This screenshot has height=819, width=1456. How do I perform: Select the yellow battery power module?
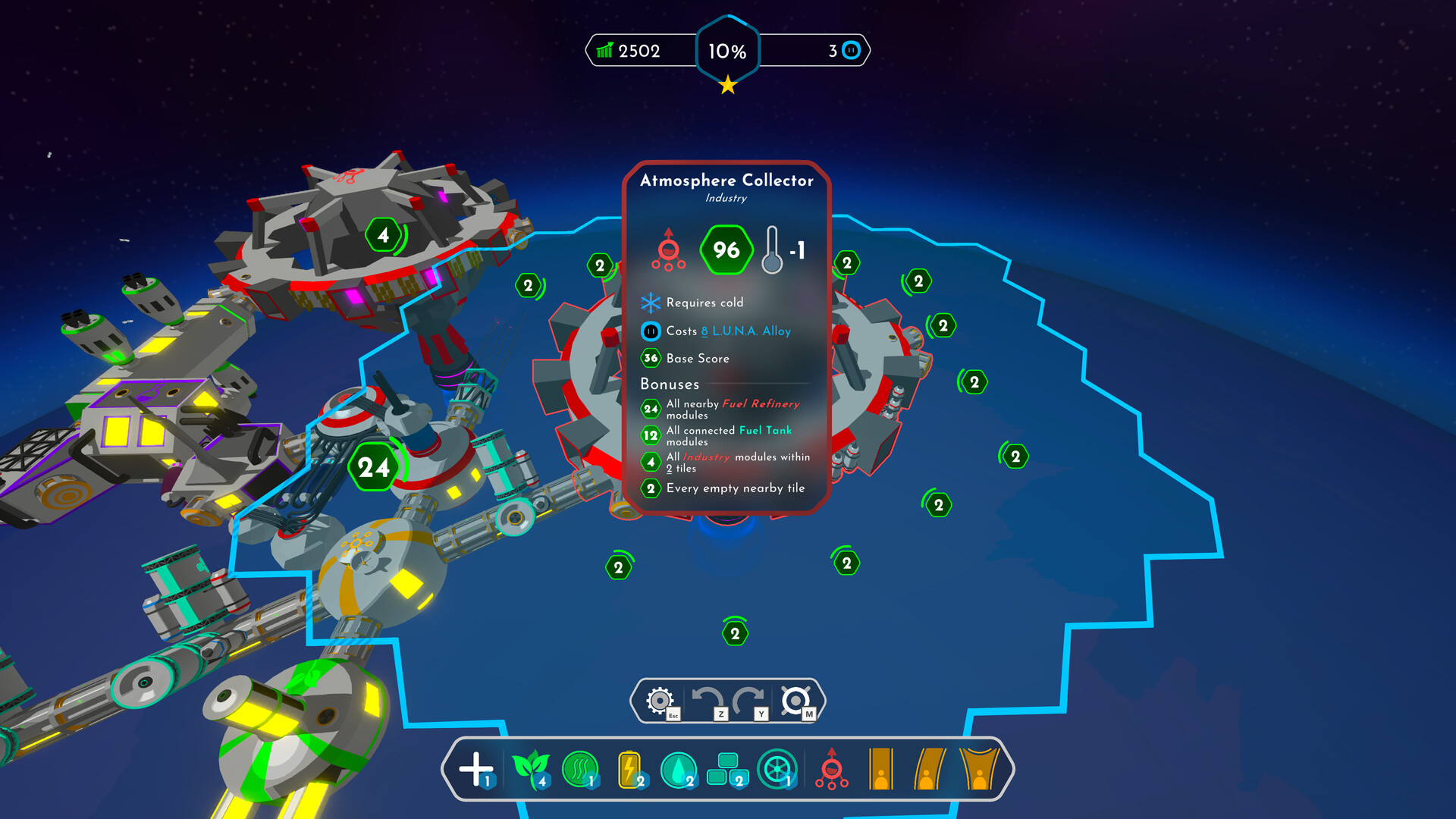tap(629, 769)
